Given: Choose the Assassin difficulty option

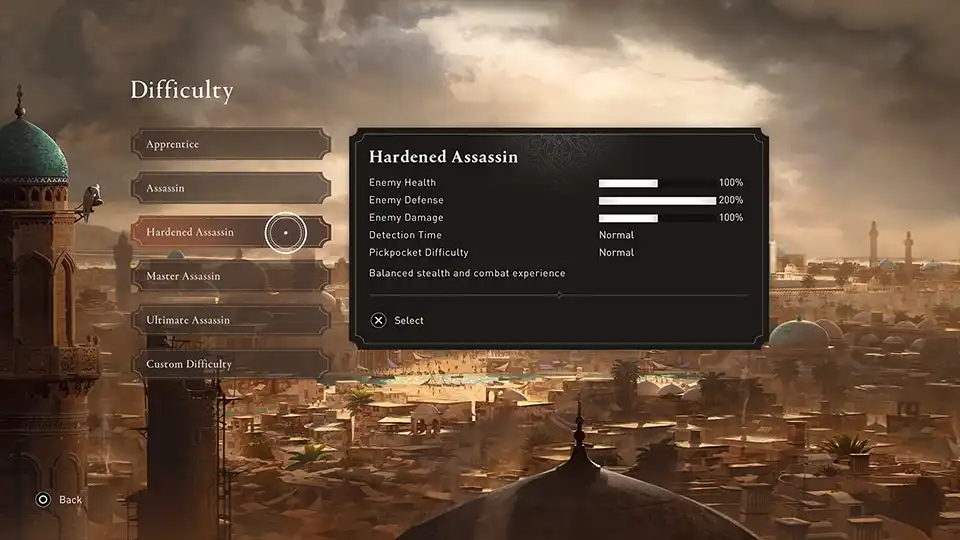Looking at the screenshot, I should point(230,188).
